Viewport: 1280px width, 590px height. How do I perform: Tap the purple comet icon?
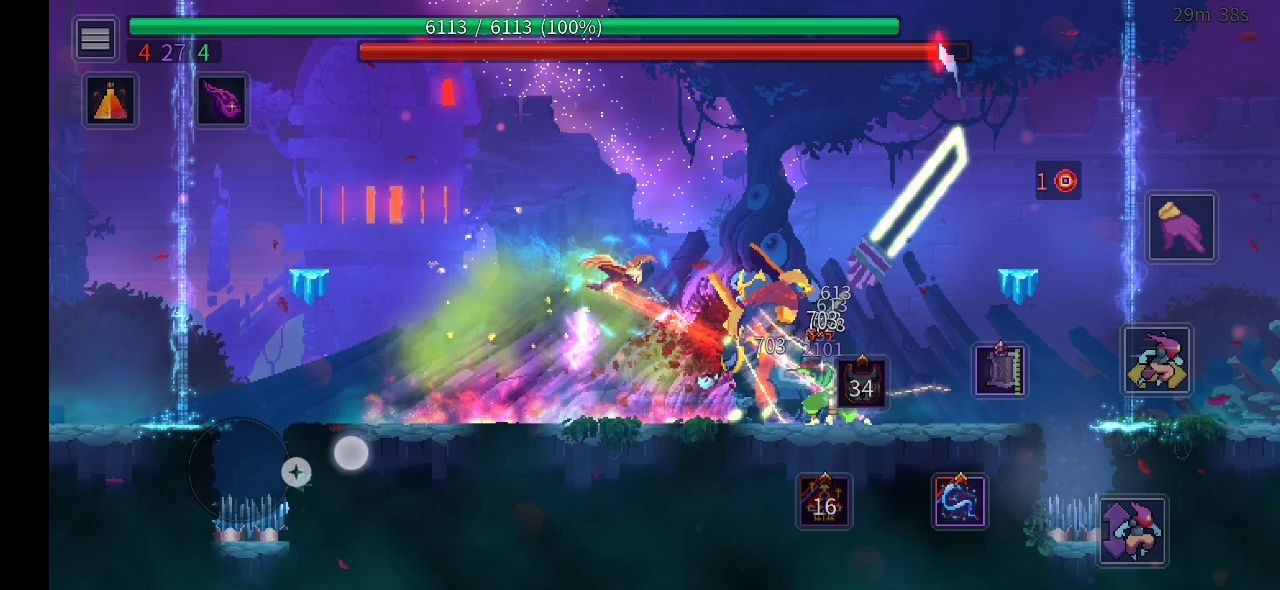[222, 100]
